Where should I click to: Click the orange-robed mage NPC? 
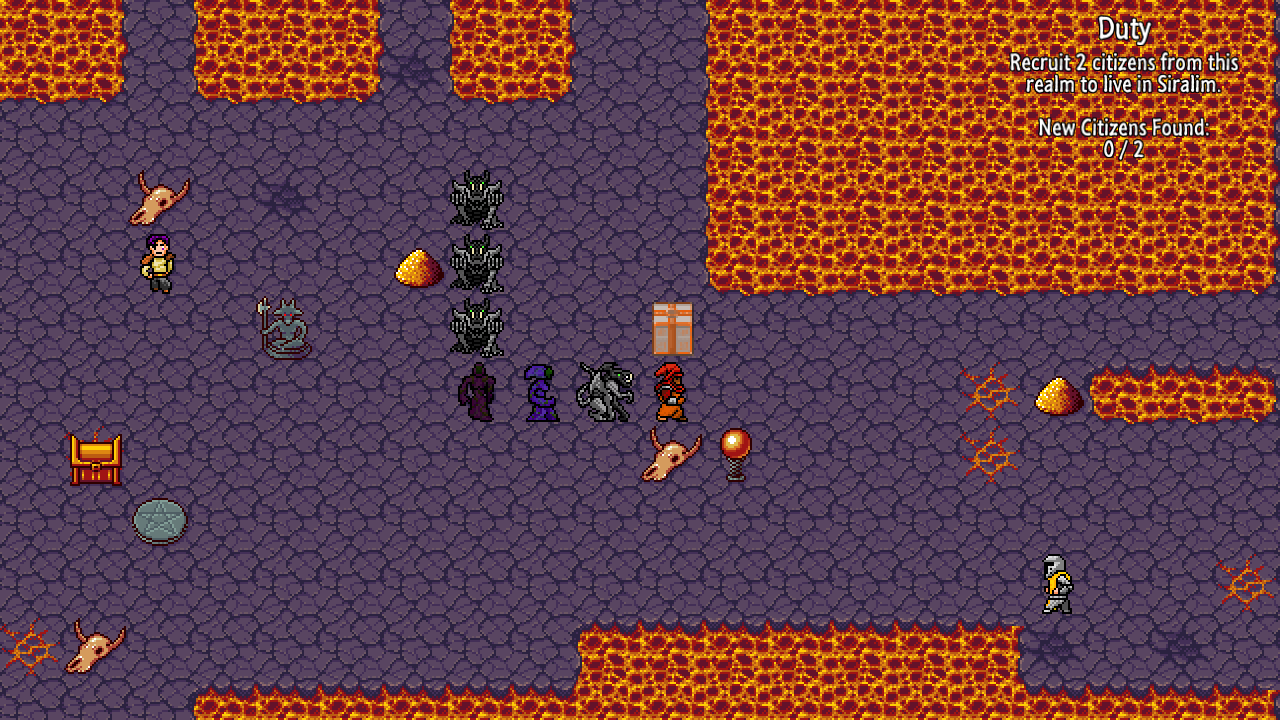pyautogui.click(x=668, y=390)
